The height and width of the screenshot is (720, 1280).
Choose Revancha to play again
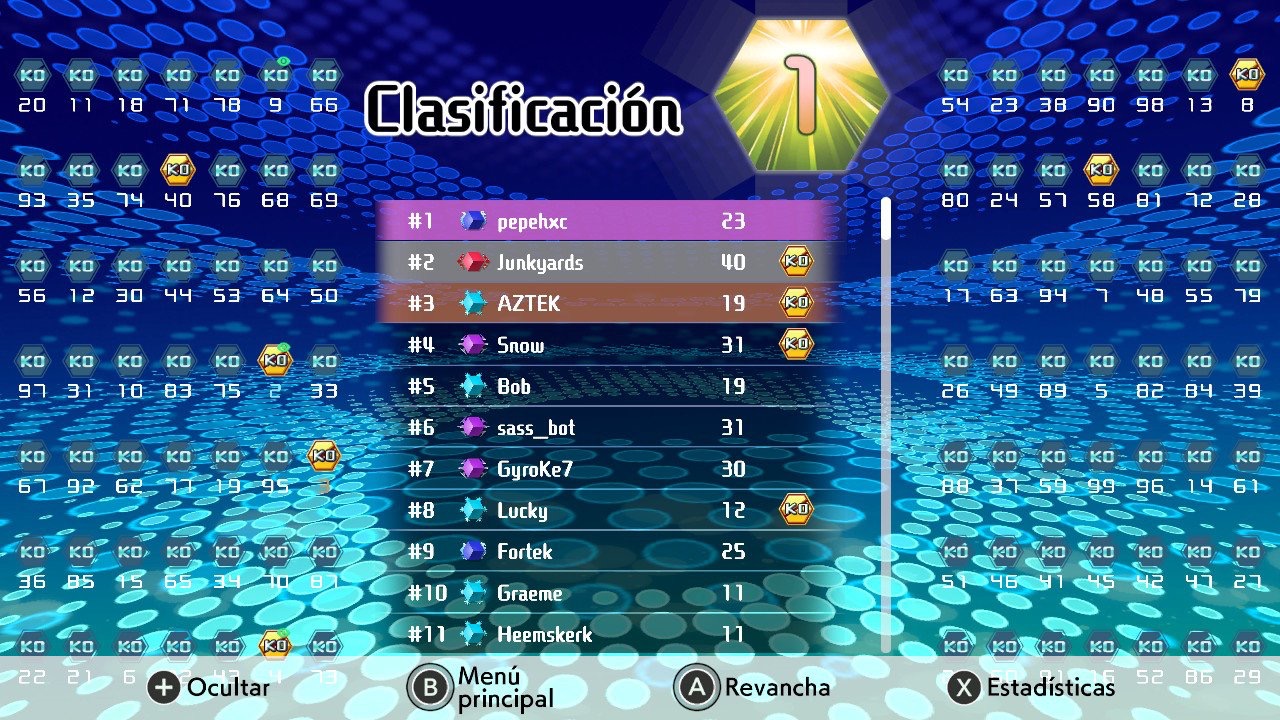coord(754,687)
